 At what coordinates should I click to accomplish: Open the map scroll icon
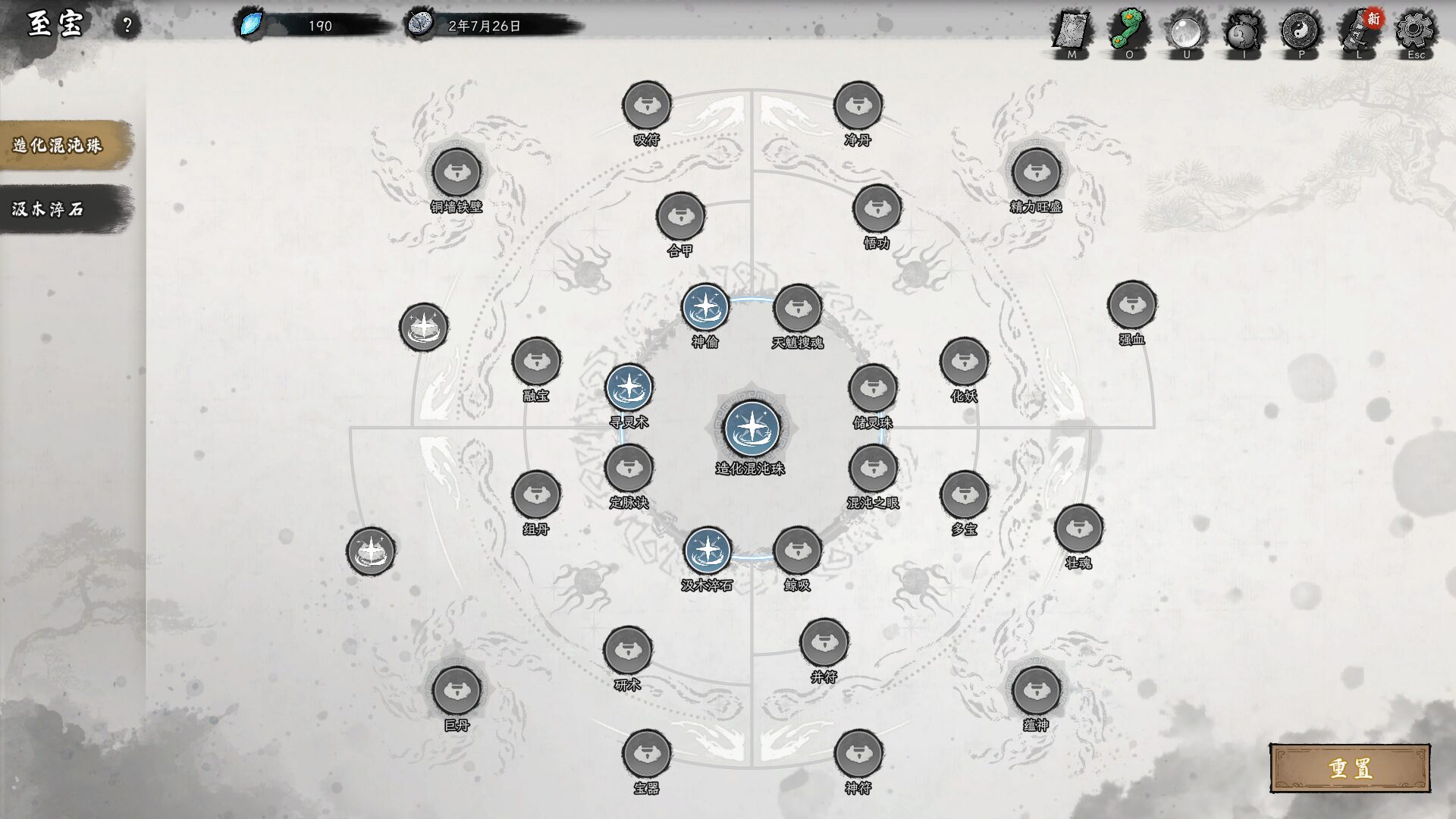1072,32
